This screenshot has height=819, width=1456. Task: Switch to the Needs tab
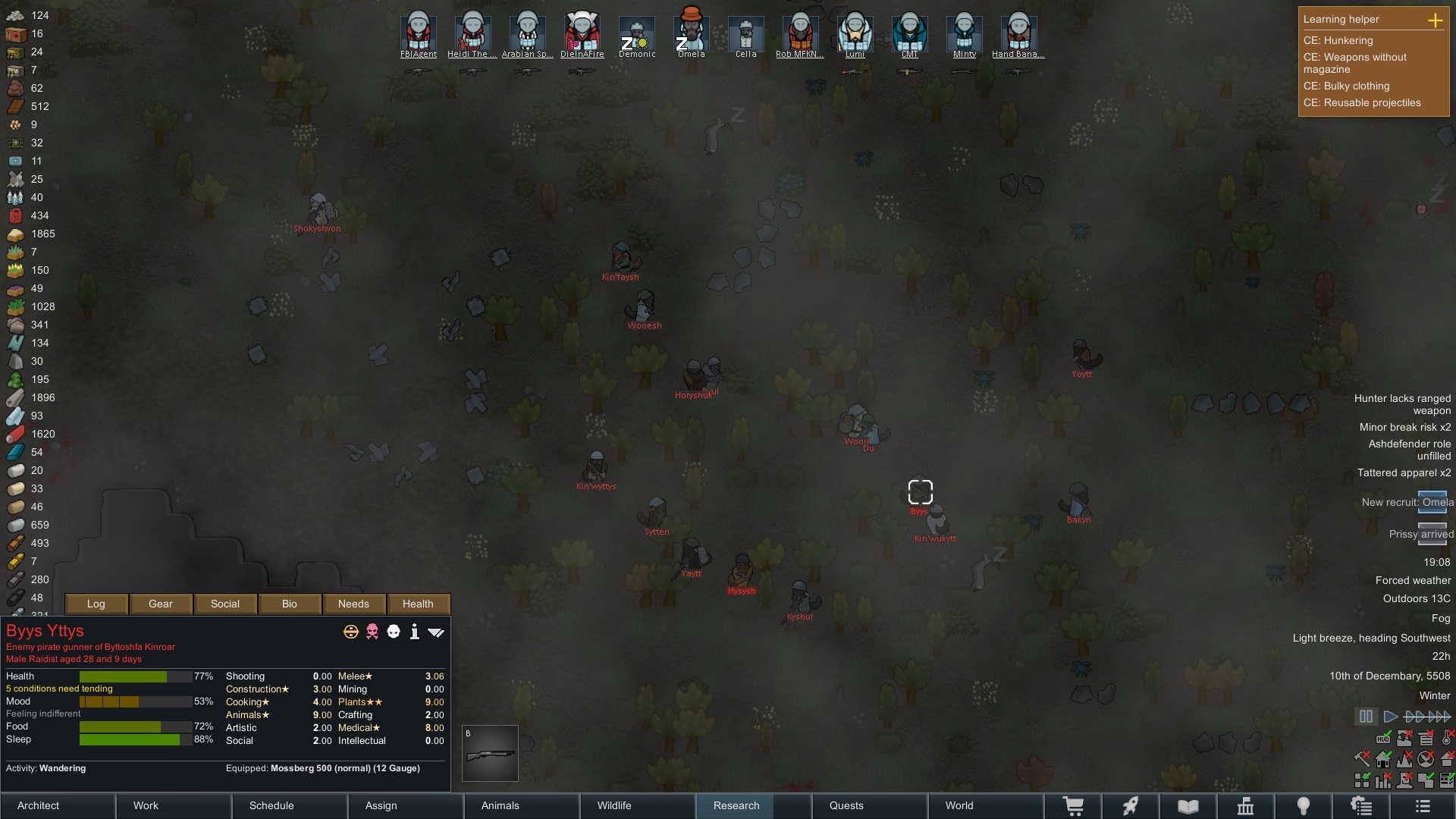[x=353, y=604]
